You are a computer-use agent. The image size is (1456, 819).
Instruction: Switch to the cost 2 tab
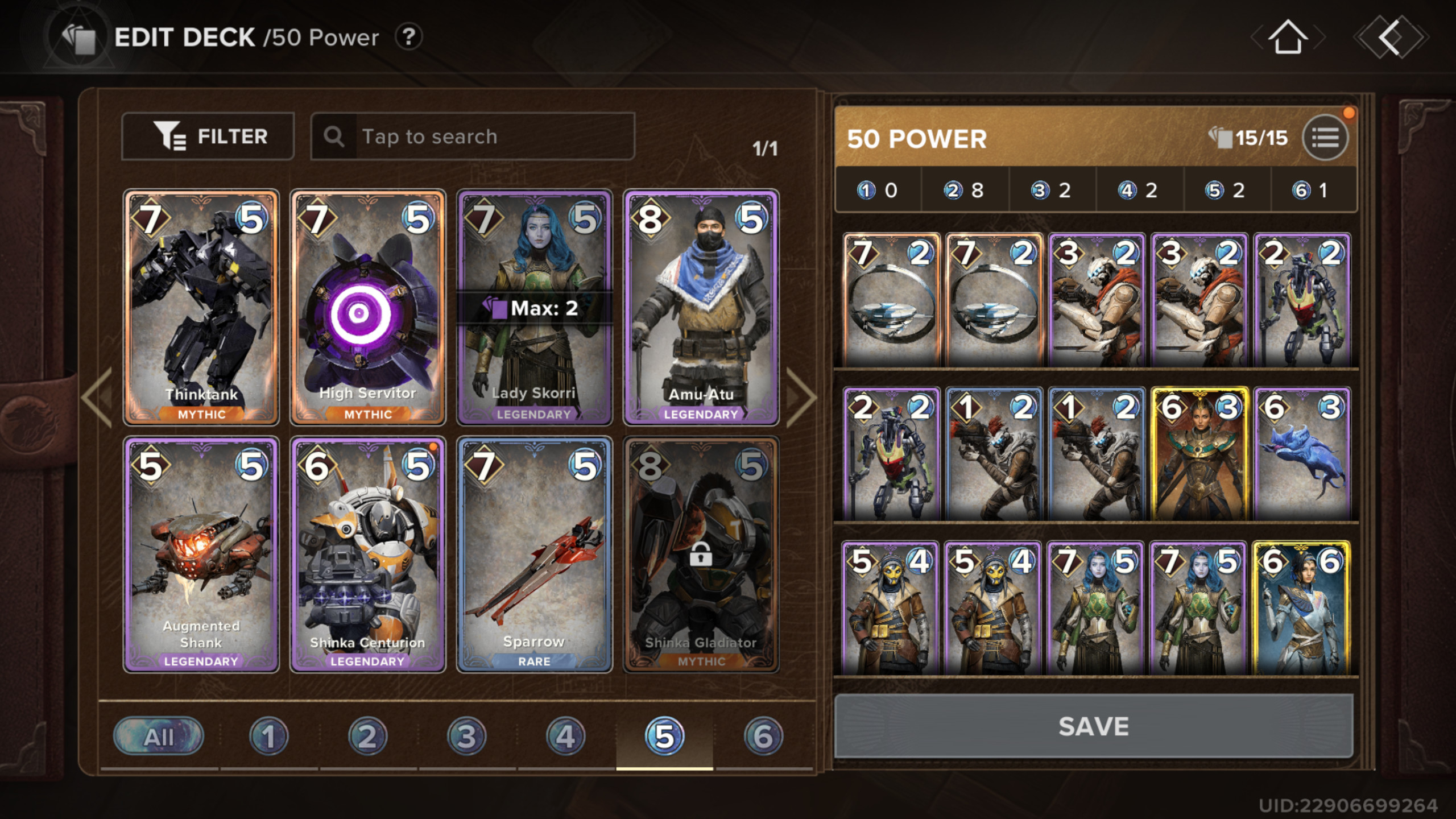pyautogui.click(x=367, y=737)
